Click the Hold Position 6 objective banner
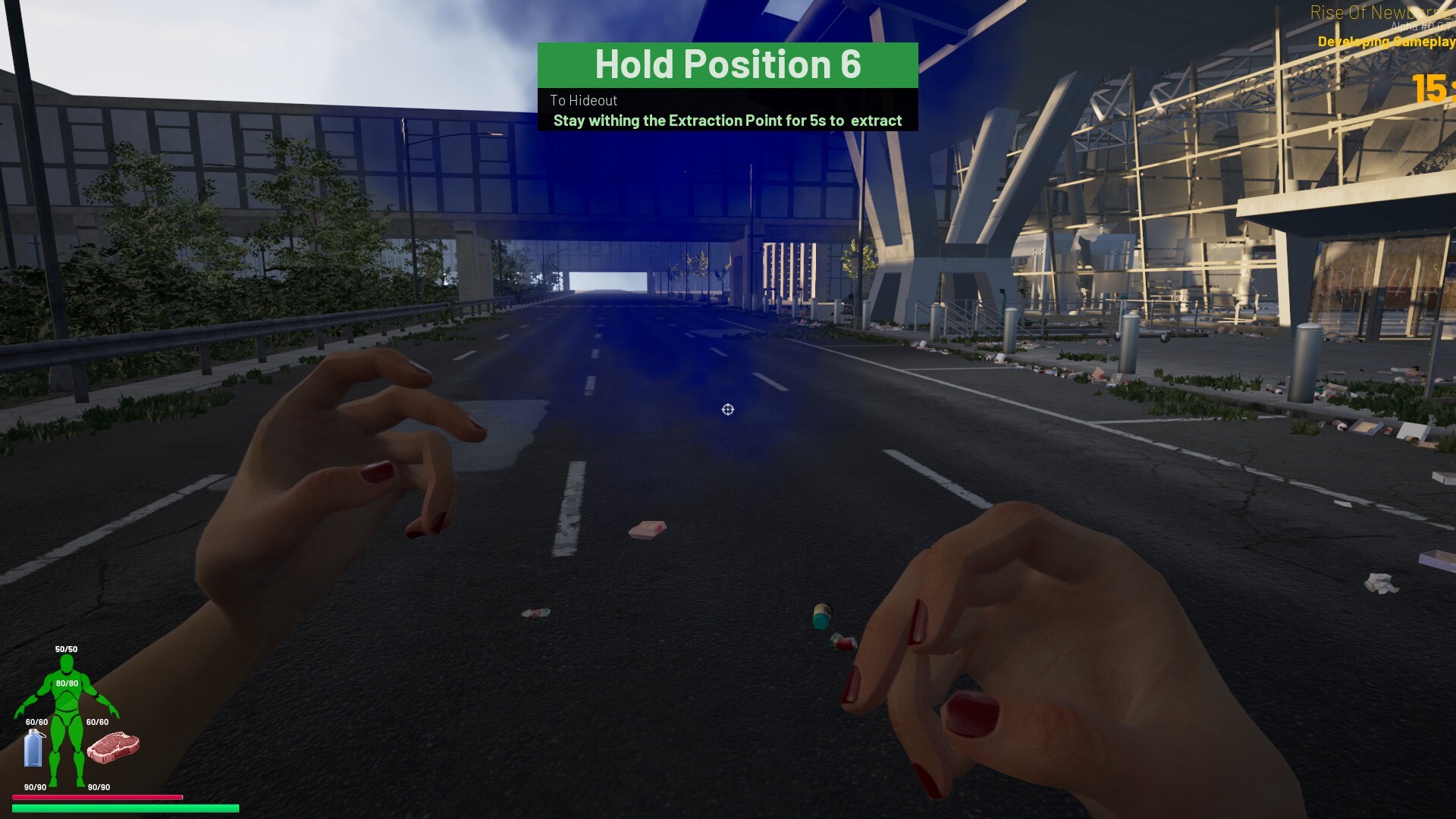This screenshot has width=1456, height=819. click(x=727, y=65)
